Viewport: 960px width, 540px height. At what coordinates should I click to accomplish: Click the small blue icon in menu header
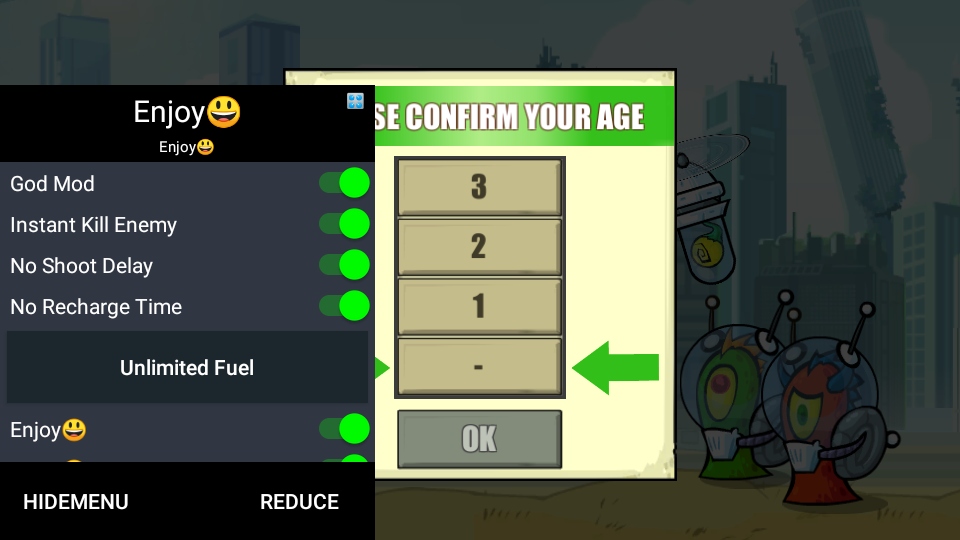tap(355, 101)
